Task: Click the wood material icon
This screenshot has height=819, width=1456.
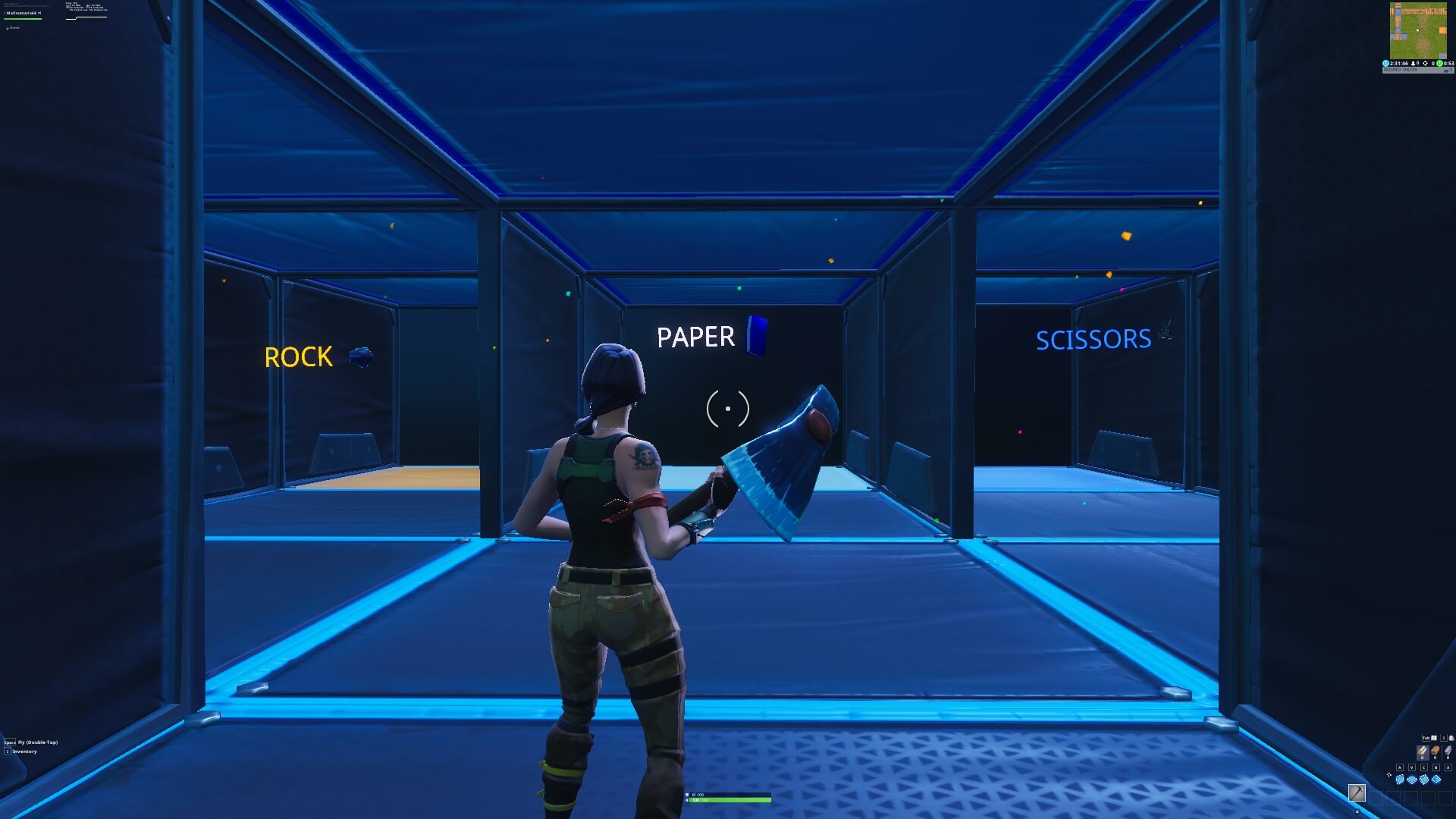Action: [1423, 751]
